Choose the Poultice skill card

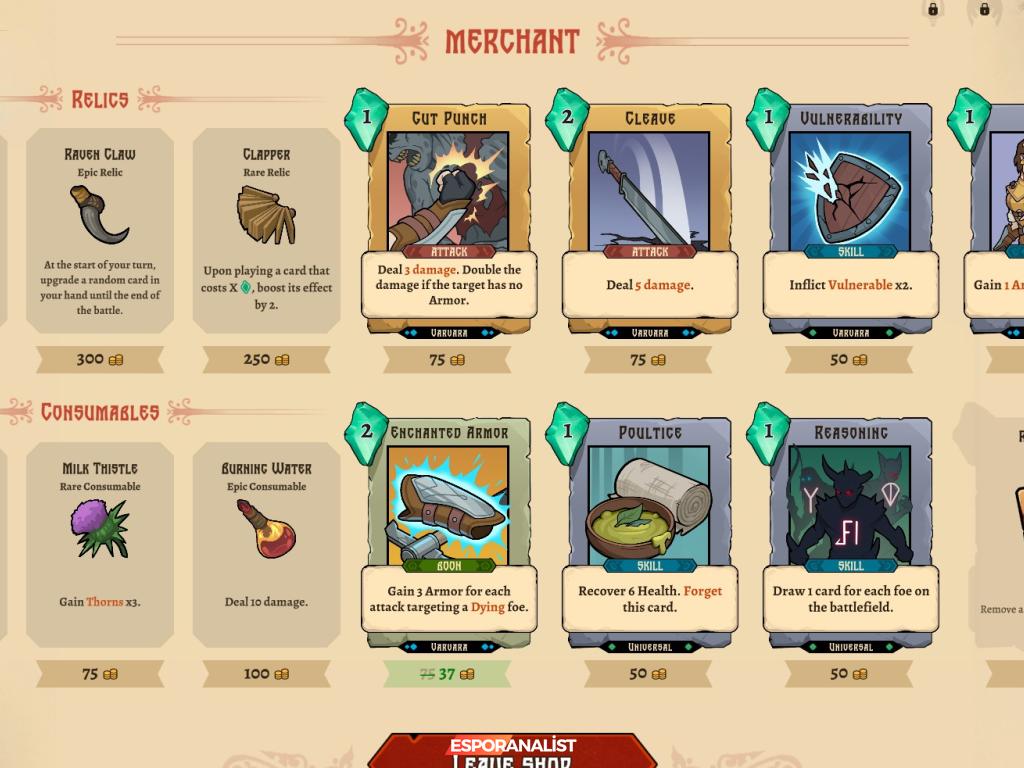[x=649, y=535]
